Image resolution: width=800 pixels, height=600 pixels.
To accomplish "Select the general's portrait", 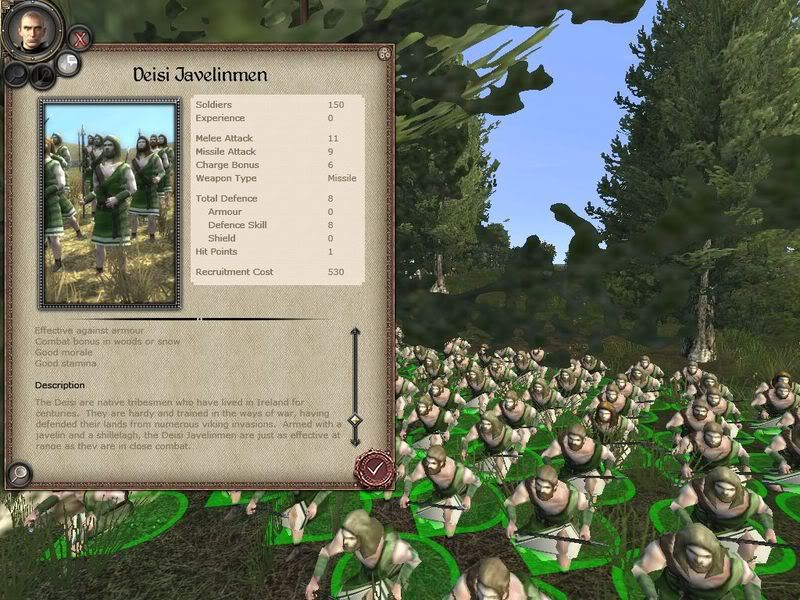I will tap(32, 30).
